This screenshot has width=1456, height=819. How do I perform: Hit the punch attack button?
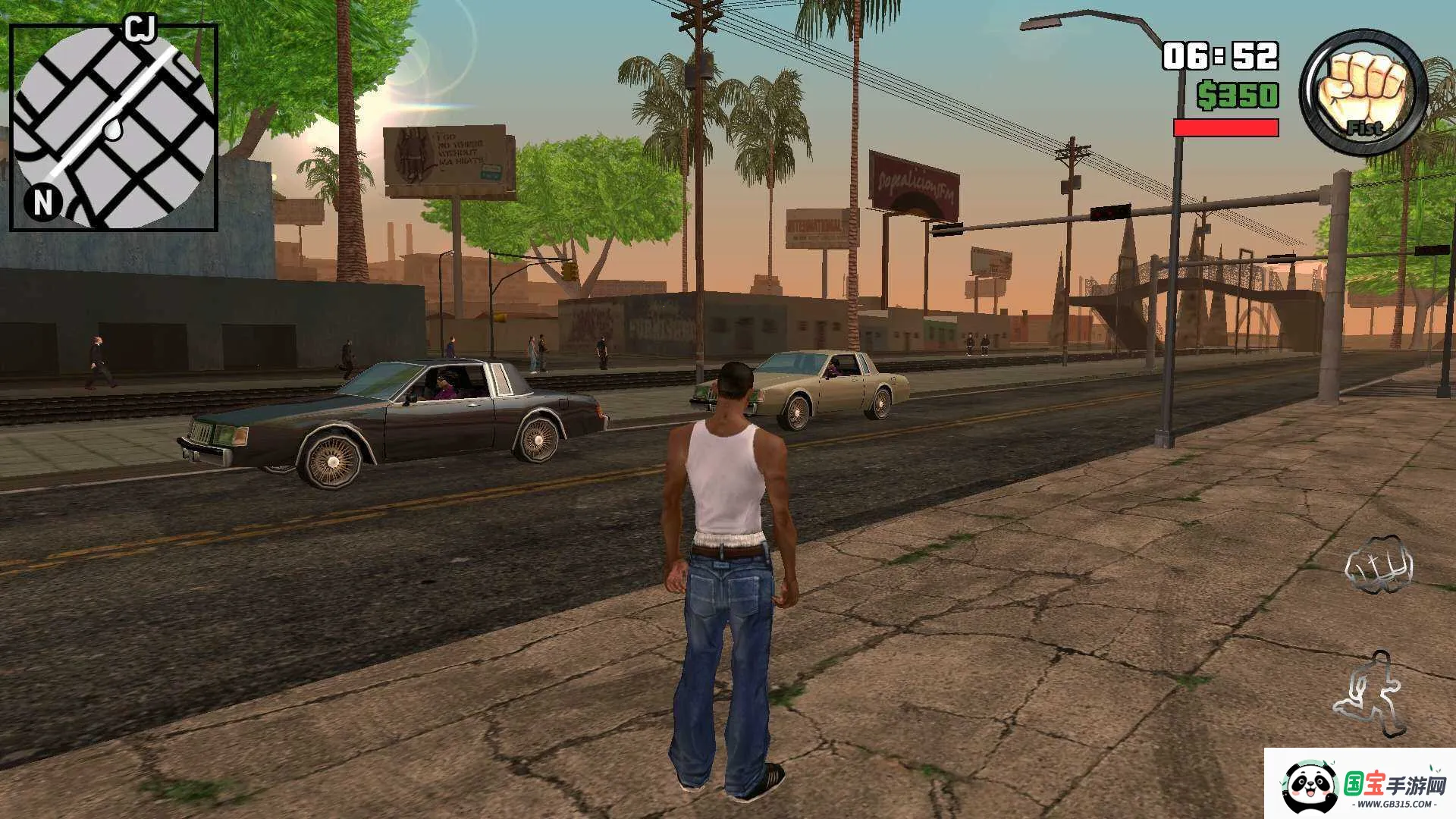(1379, 565)
